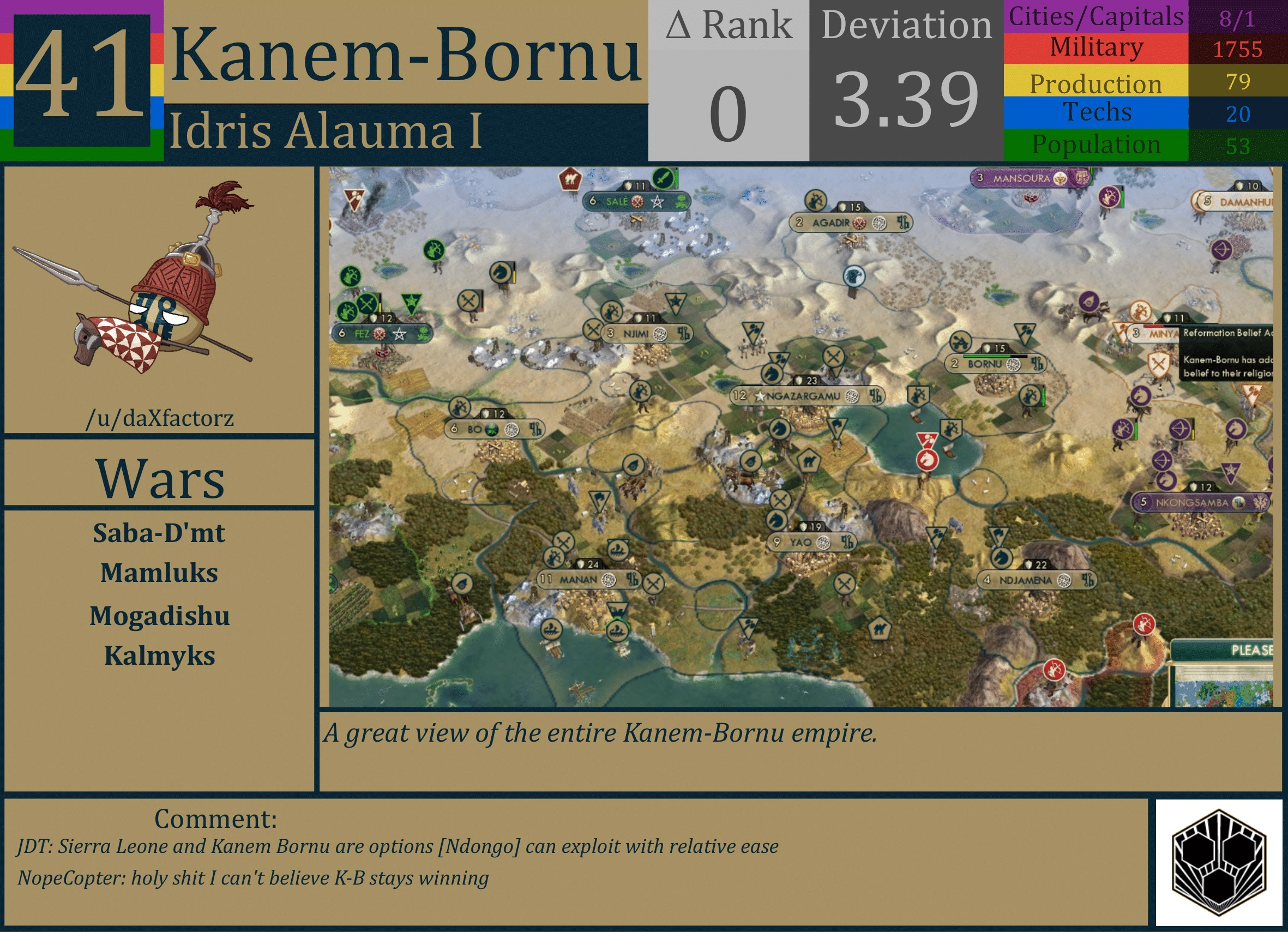
Task: Click the naval trireme icon near the southwestern coast
Action: click(552, 630)
